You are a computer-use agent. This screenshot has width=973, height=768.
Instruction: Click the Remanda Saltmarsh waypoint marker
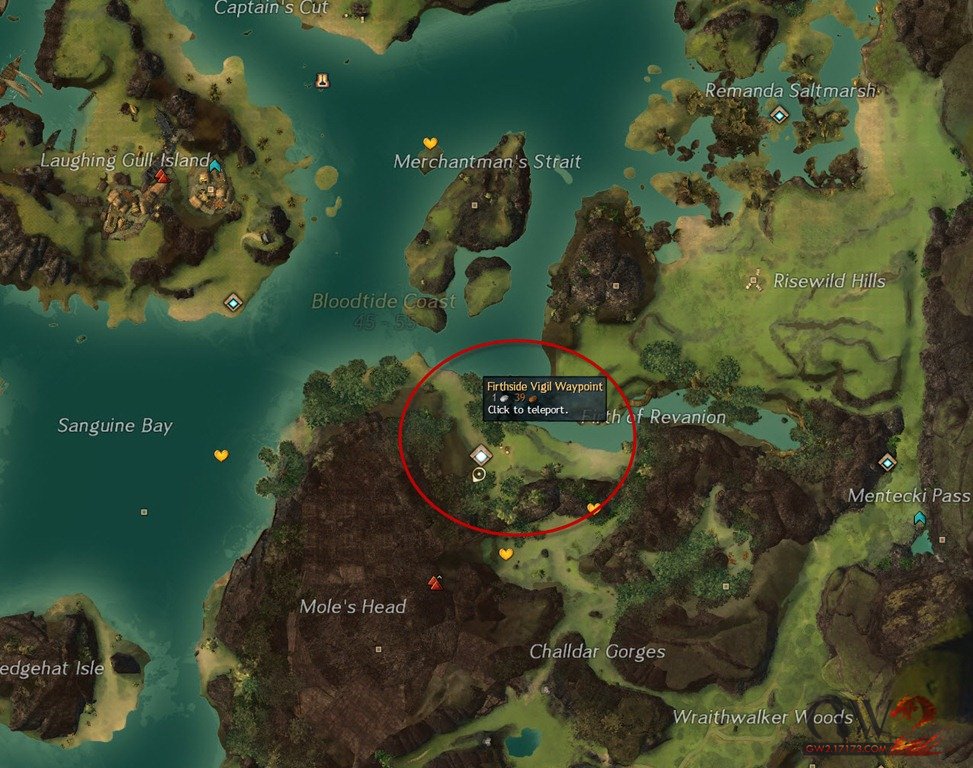click(779, 115)
